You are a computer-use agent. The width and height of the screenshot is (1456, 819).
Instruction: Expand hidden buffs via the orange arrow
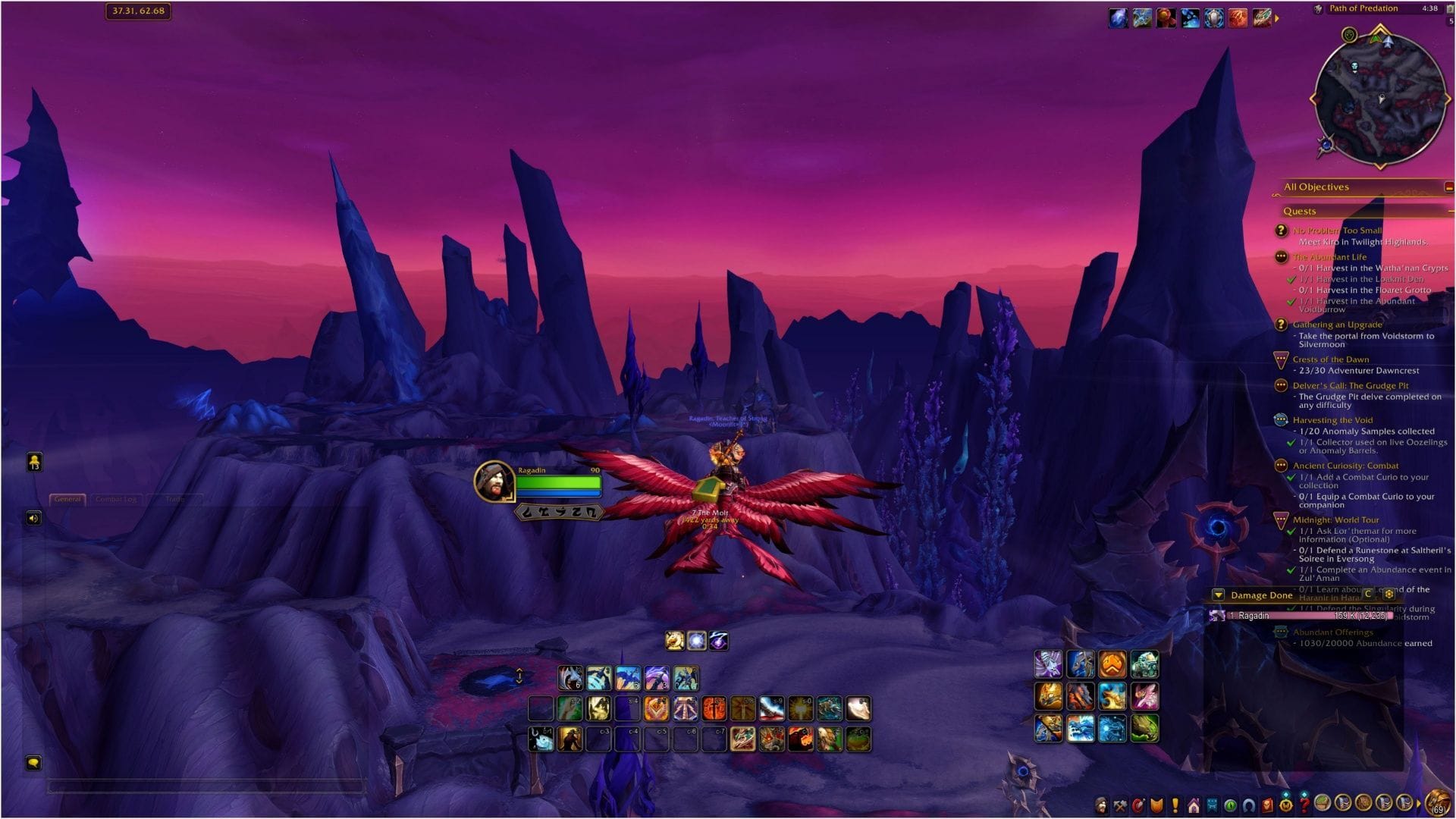click(x=1277, y=18)
